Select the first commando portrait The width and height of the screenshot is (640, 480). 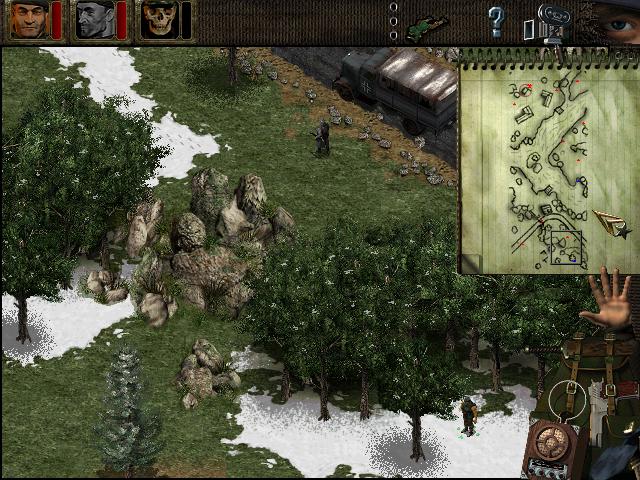pos(29,19)
